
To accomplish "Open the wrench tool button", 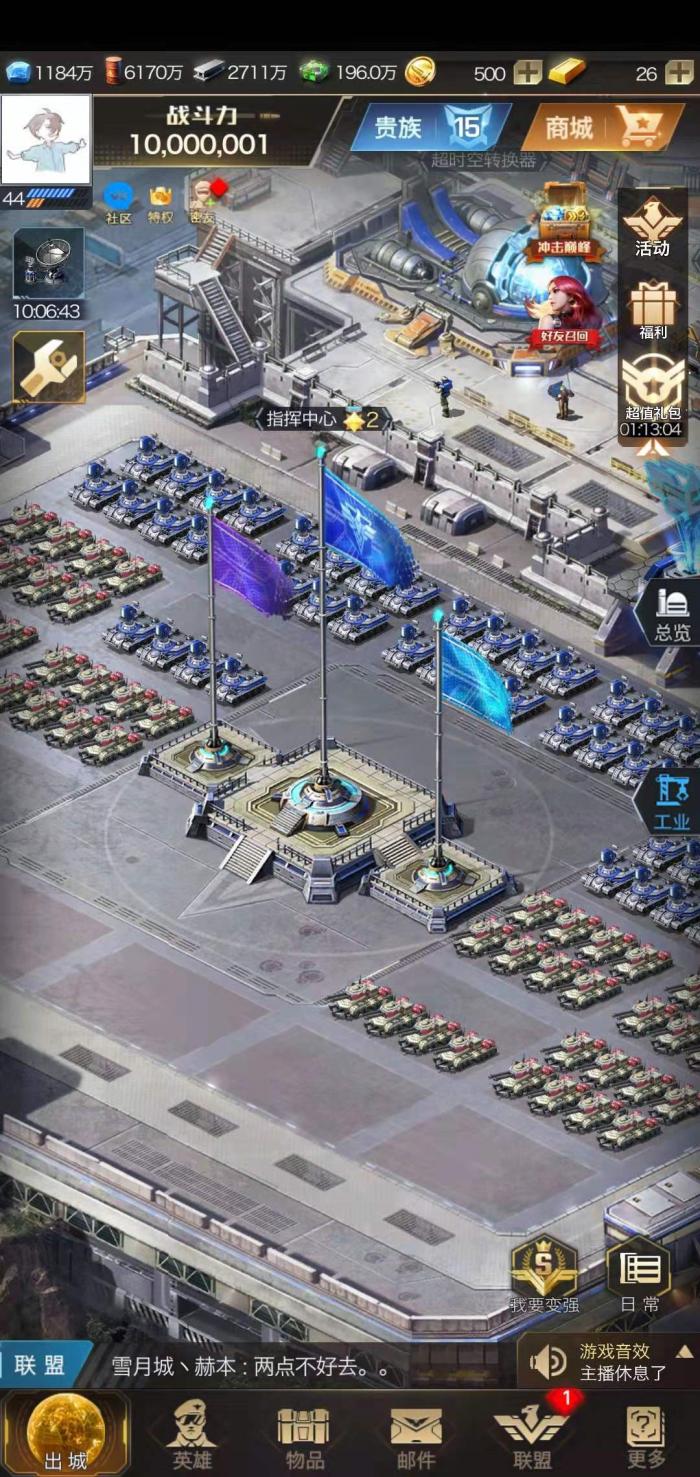I will pos(48,368).
